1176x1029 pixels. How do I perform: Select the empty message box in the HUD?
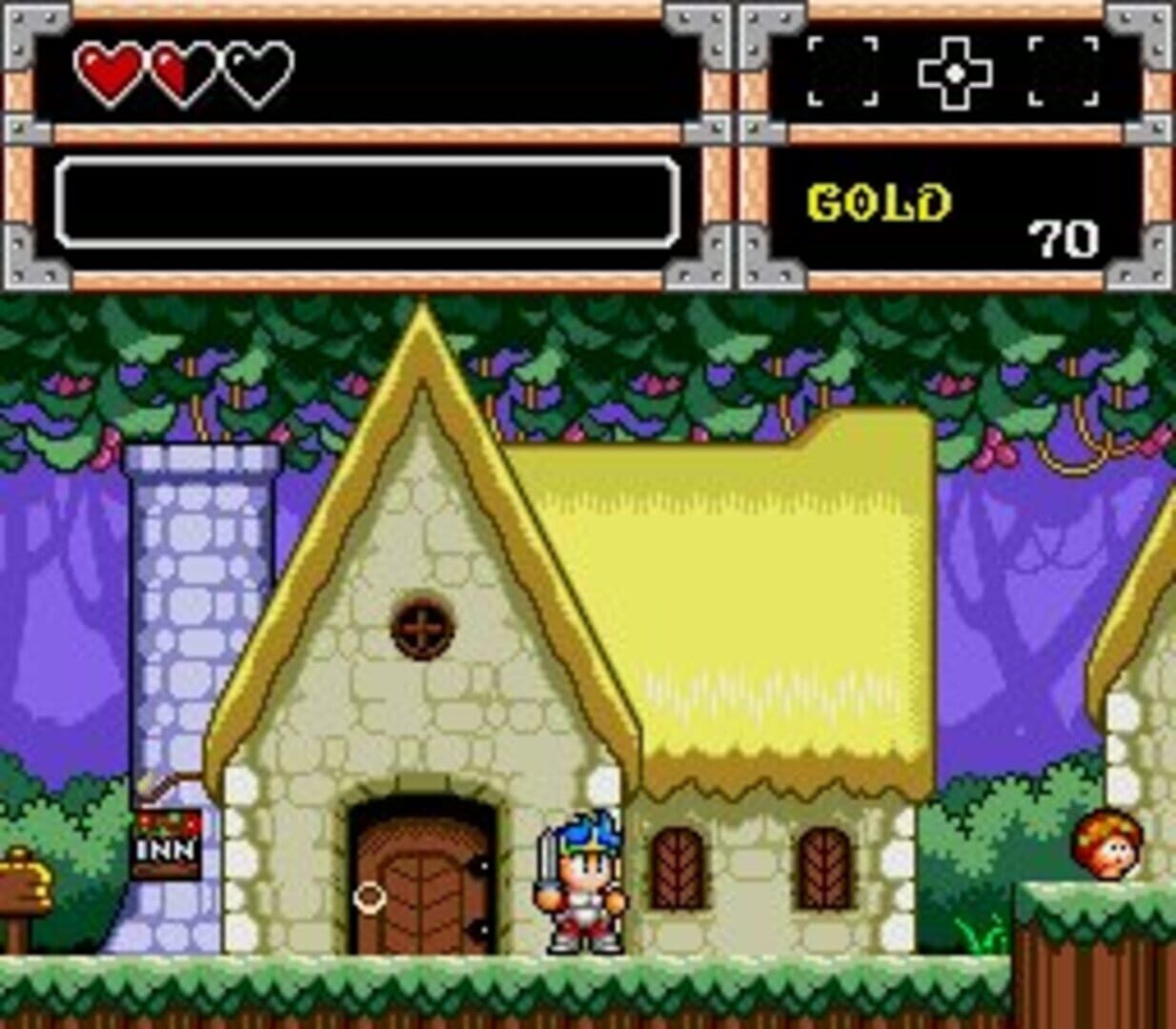pos(367,203)
